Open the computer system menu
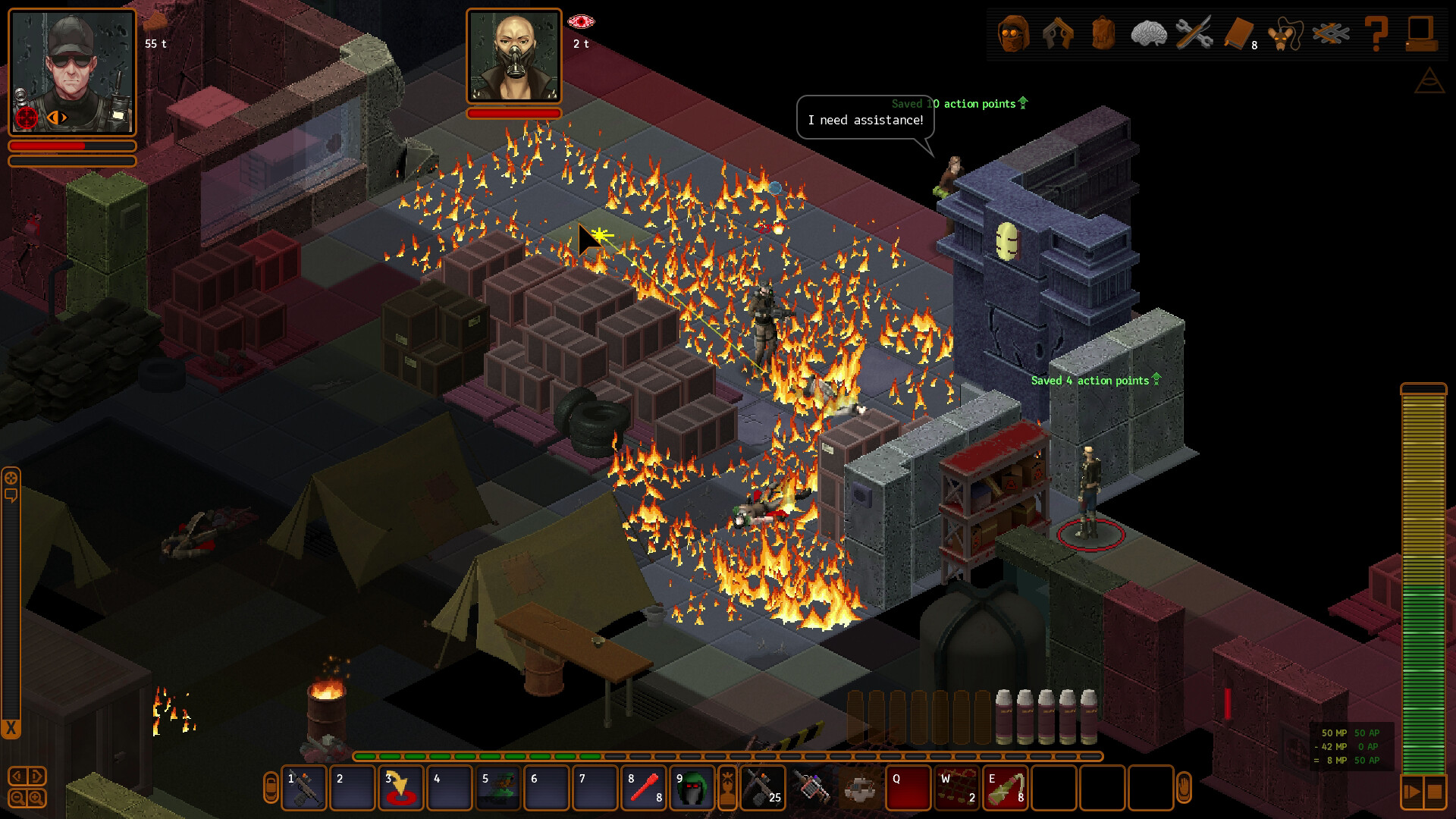Image resolution: width=1456 pixels, height=819 pixels. (1421, 33)
